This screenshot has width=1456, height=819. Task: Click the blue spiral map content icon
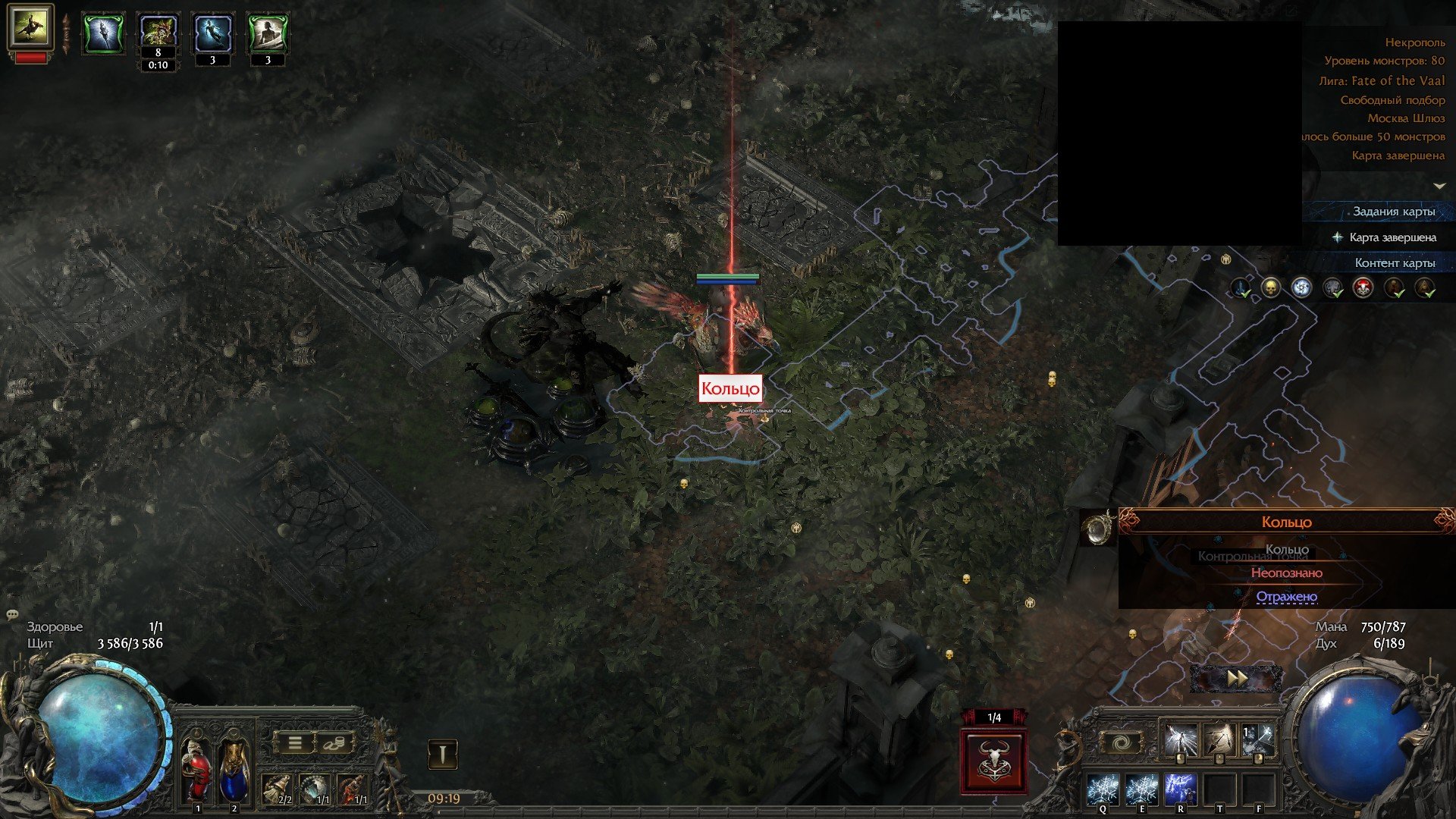[1301, 287]
